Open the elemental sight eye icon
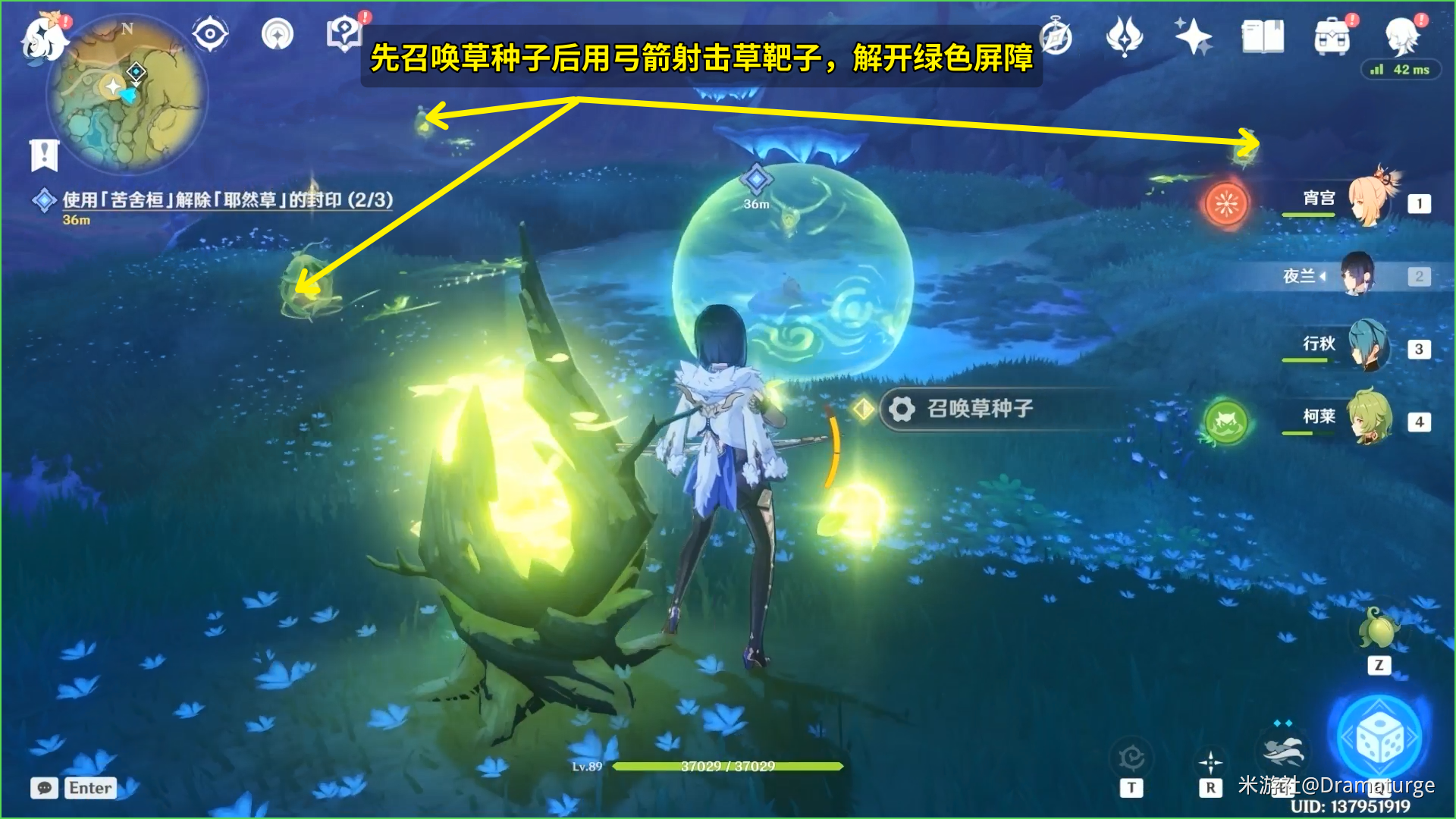This screenshot has width=1456, height=819. pyautogui.click(x=209, y=34)
